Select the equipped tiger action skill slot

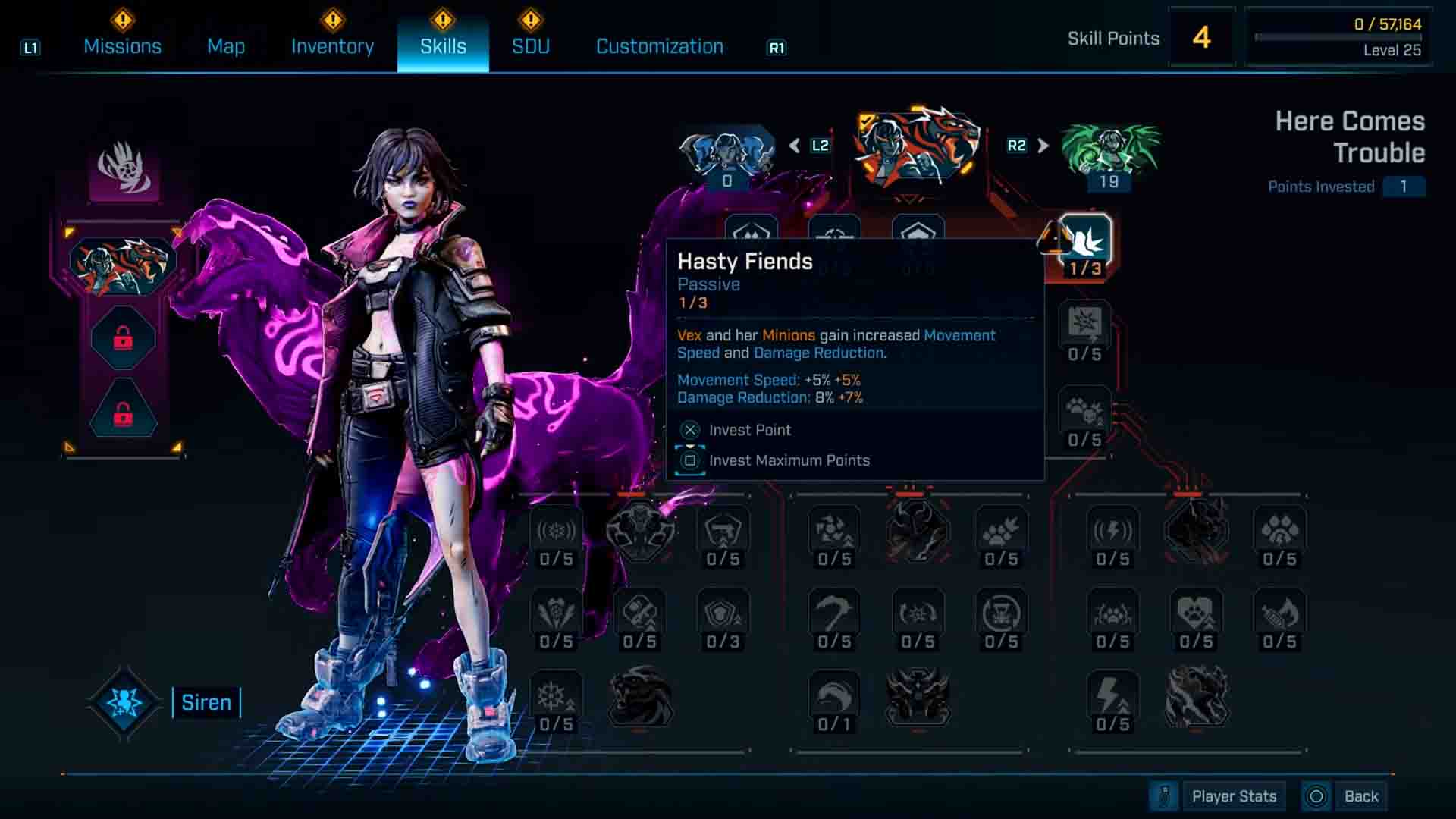click(x=123, y=265)
